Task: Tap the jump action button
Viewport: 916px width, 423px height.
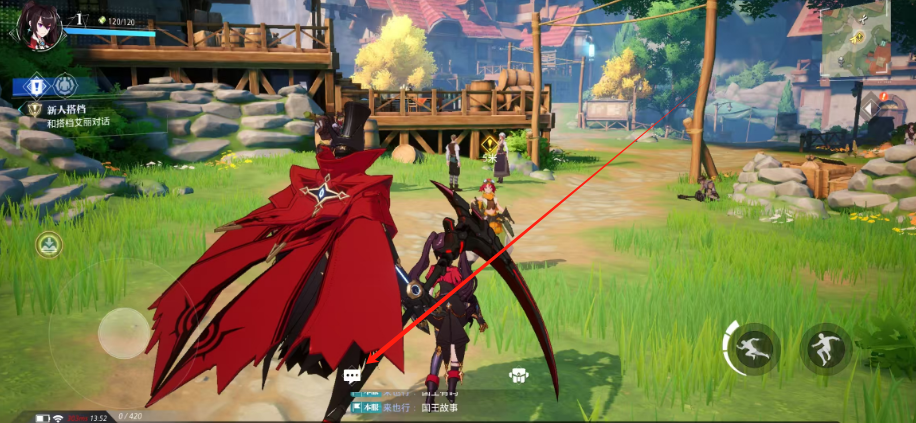Action: point(827,349)
